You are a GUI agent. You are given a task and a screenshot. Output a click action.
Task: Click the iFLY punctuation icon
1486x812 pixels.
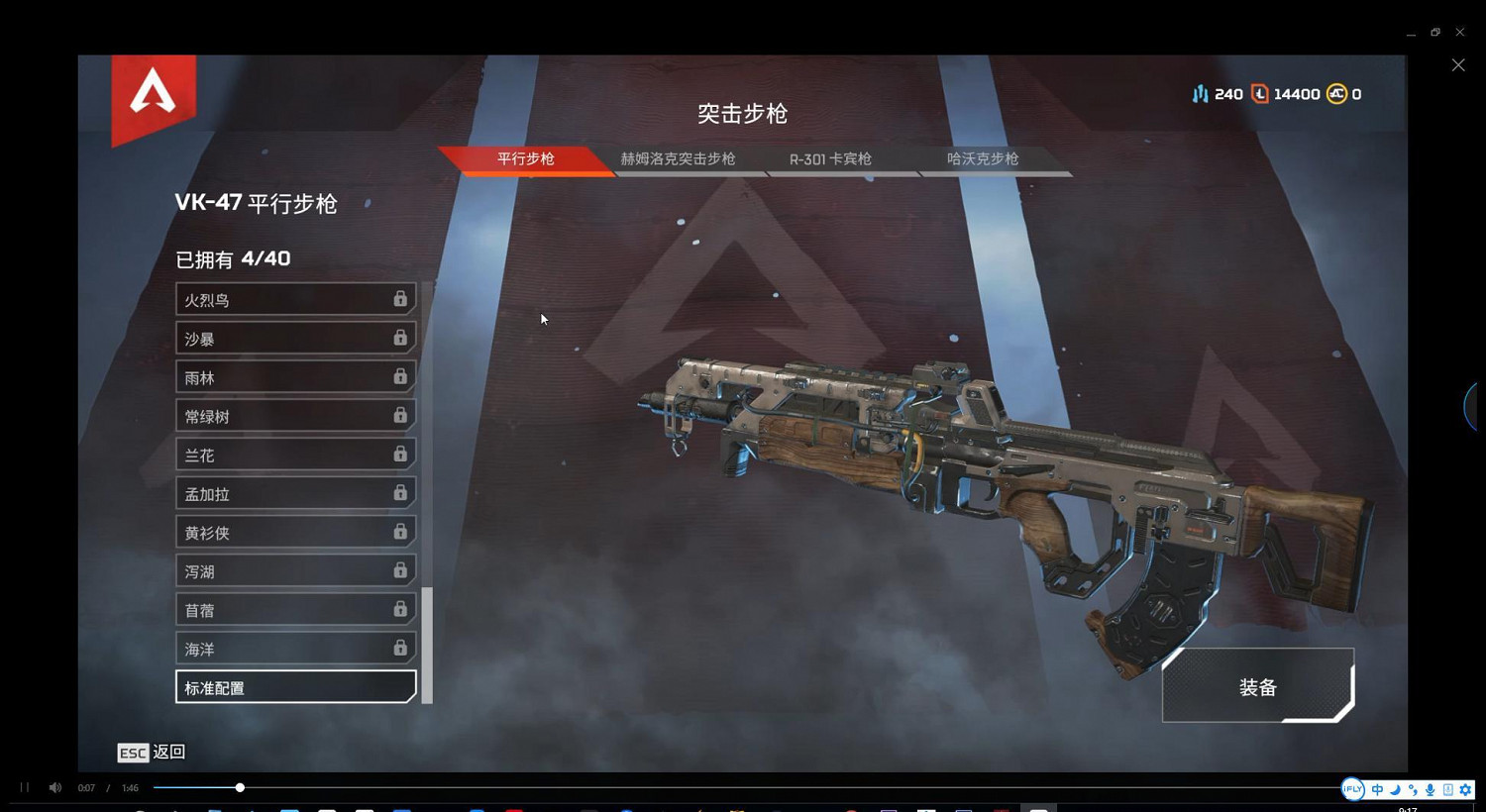coord(1411,789)
